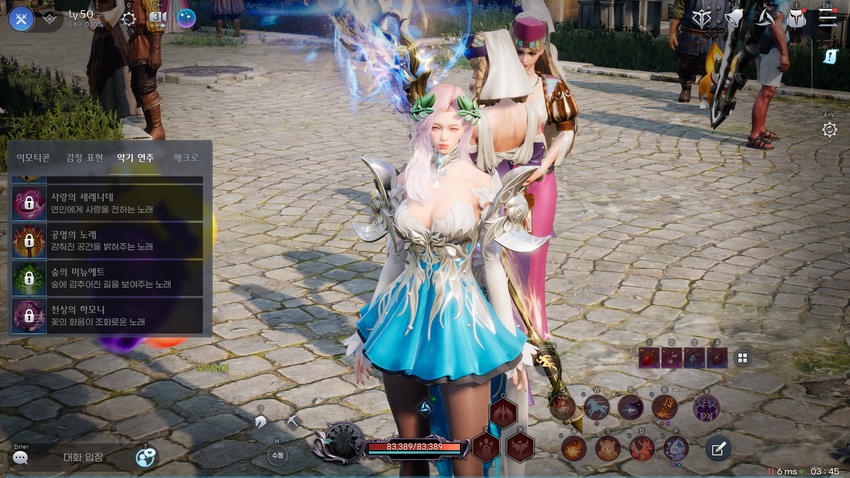Switch to the 매크로 tab

(x=186, y=158)
